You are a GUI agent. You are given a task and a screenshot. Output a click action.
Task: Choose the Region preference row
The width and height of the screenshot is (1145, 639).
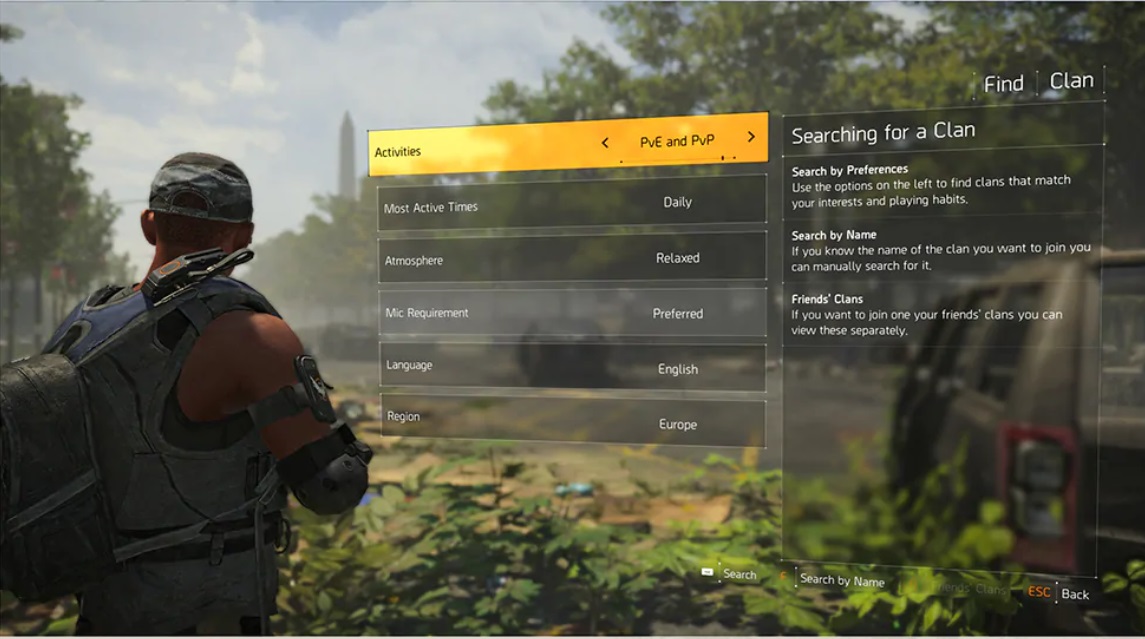[571, 422]
